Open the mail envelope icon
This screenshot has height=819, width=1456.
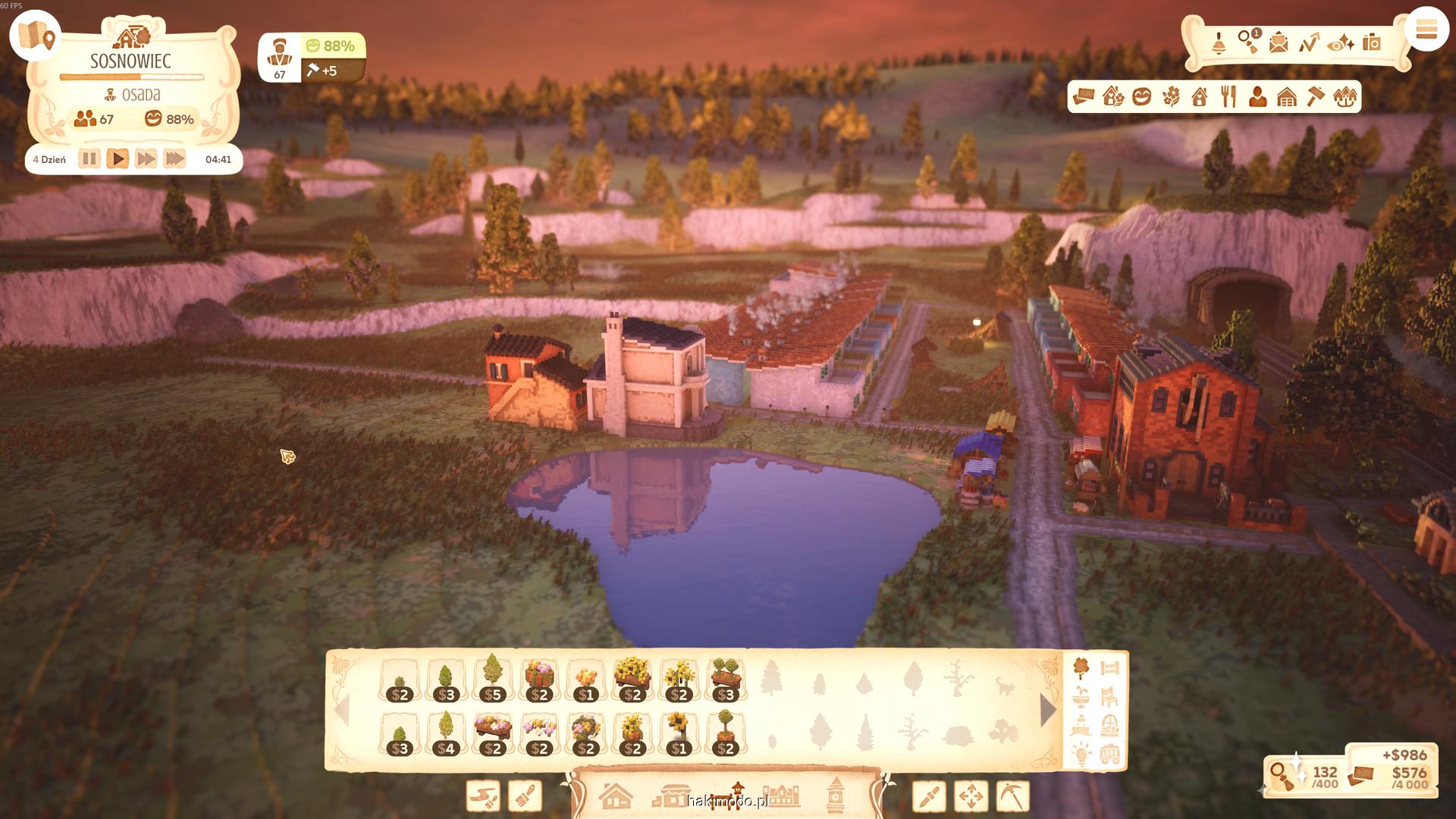tap(1279, 42)
